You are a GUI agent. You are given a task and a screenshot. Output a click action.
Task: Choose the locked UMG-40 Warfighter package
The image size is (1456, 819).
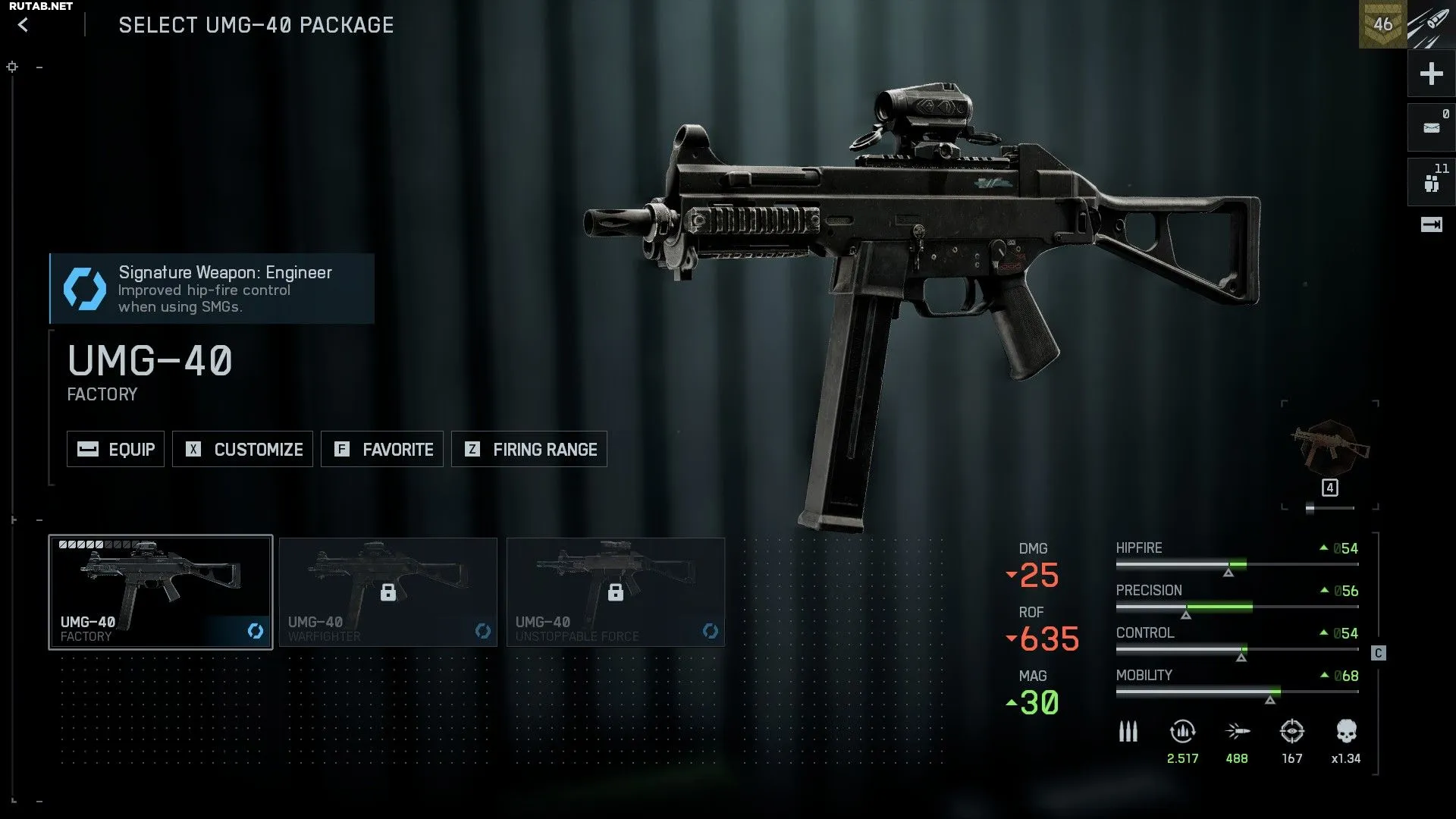click(388, 592)
